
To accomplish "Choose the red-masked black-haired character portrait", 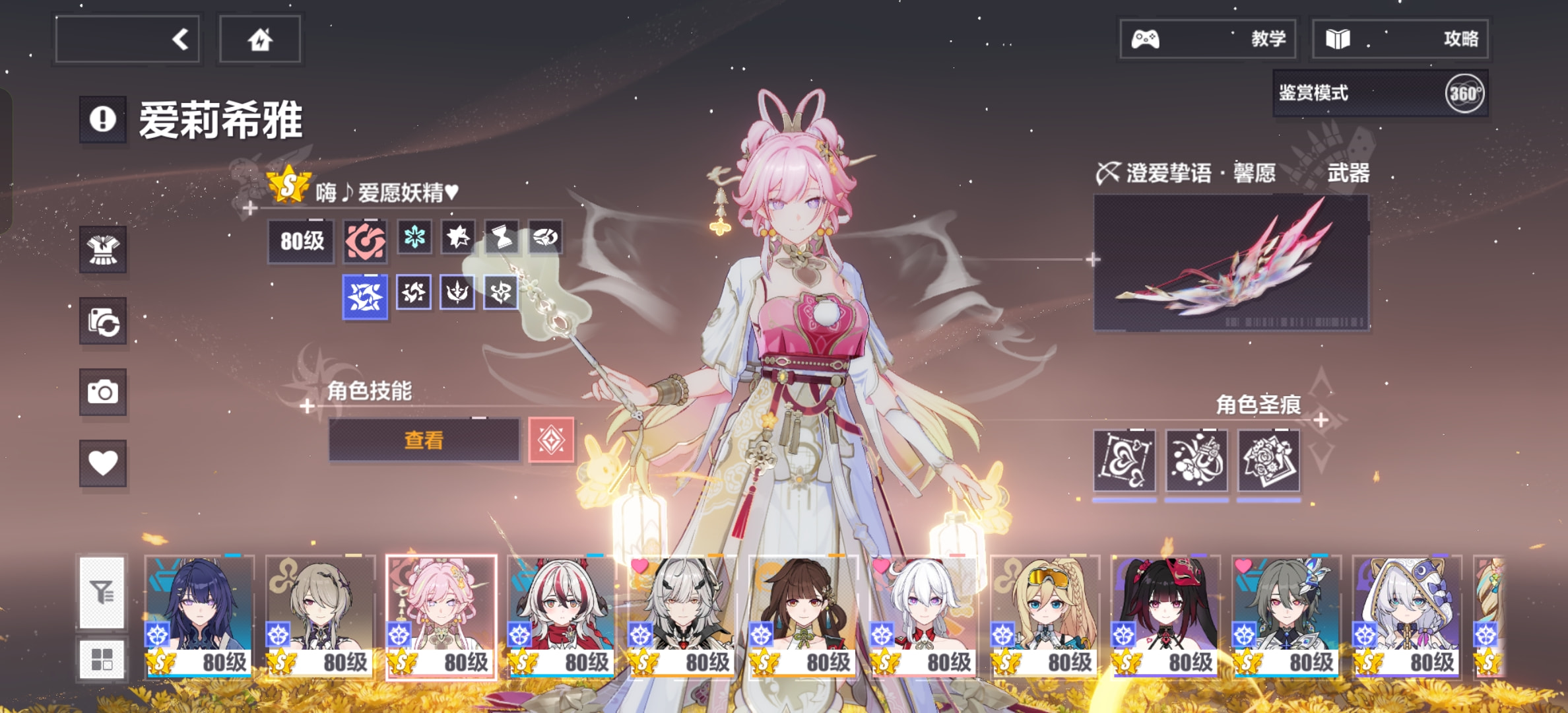I will click(1165, 616).
